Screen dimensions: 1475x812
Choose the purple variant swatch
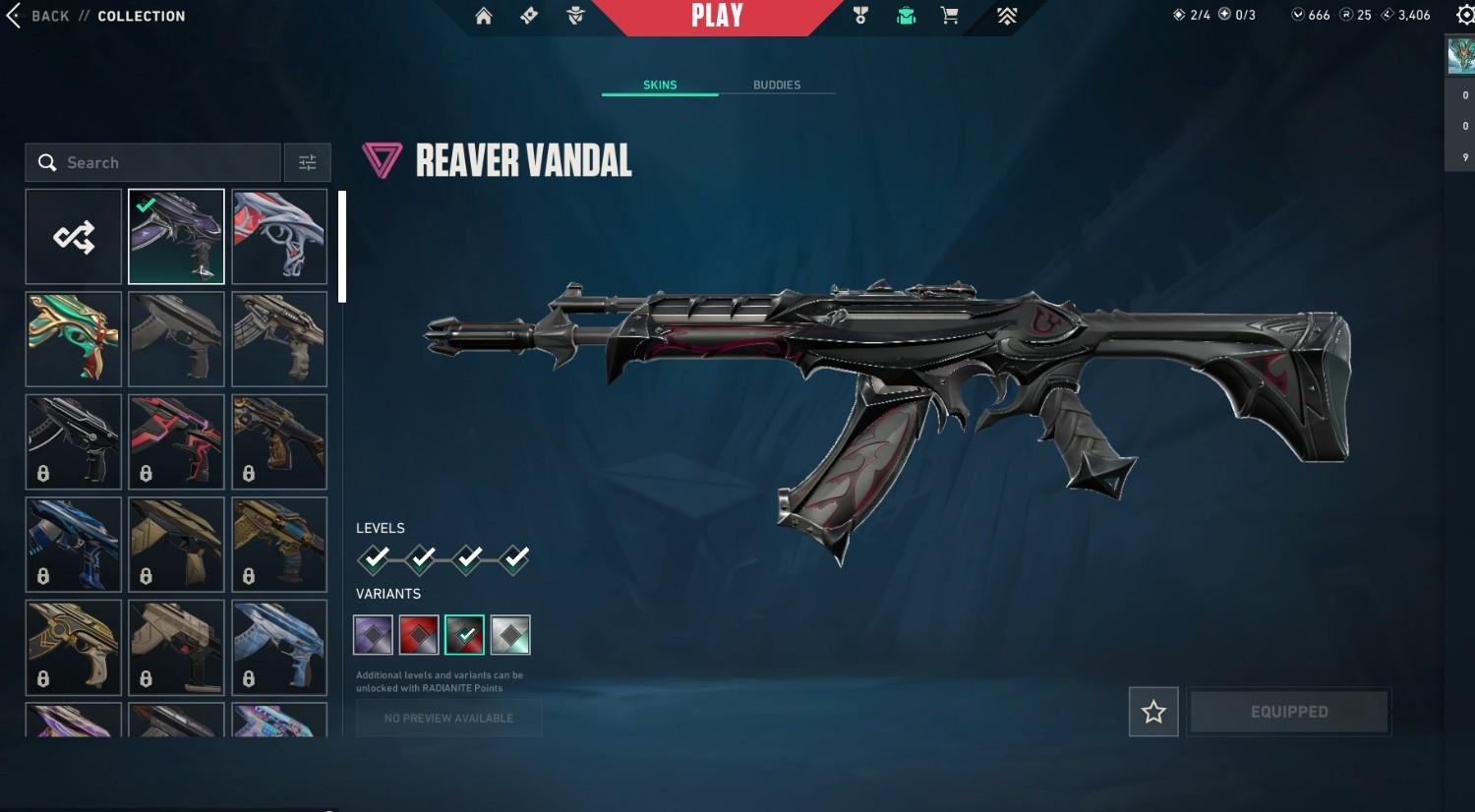[373, 635]
